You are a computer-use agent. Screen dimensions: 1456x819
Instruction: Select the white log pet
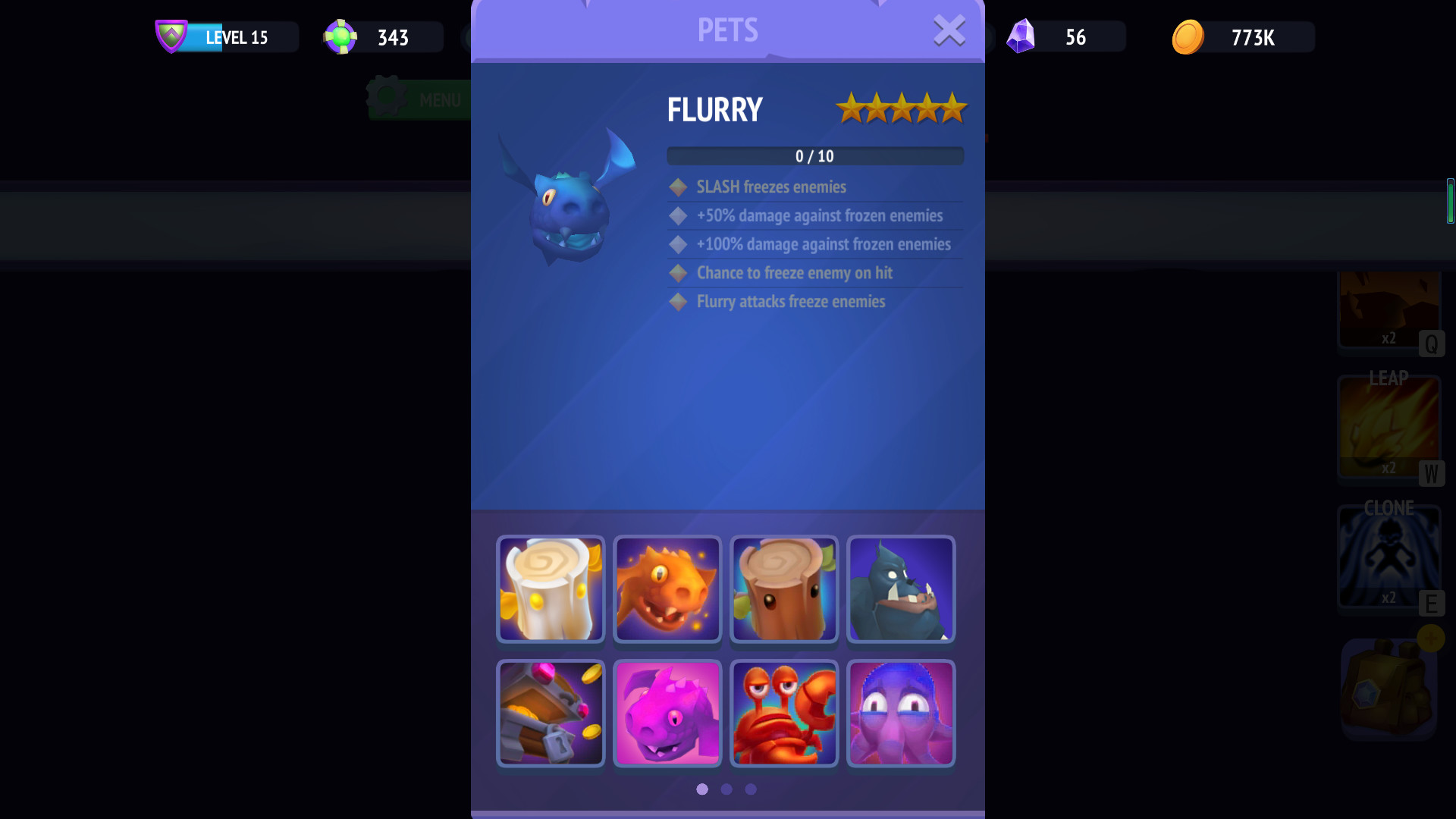551,590
